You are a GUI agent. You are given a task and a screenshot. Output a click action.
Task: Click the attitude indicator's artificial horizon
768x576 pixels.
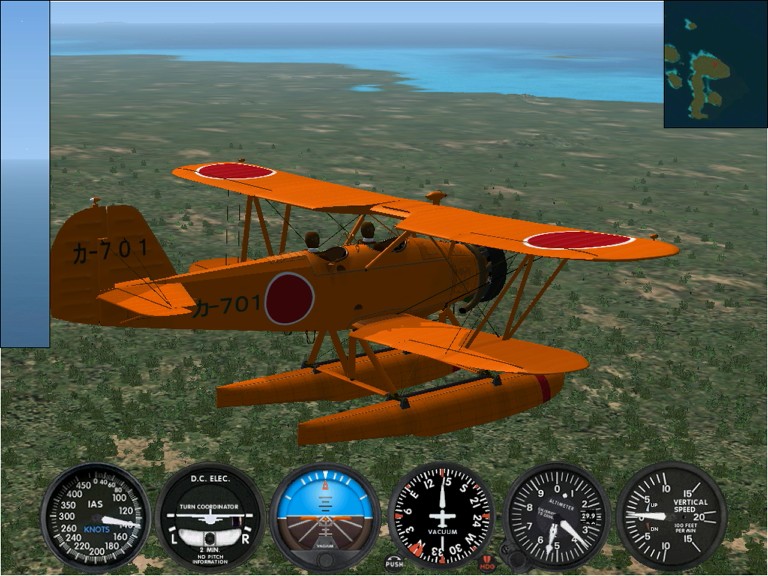point(325,514)
